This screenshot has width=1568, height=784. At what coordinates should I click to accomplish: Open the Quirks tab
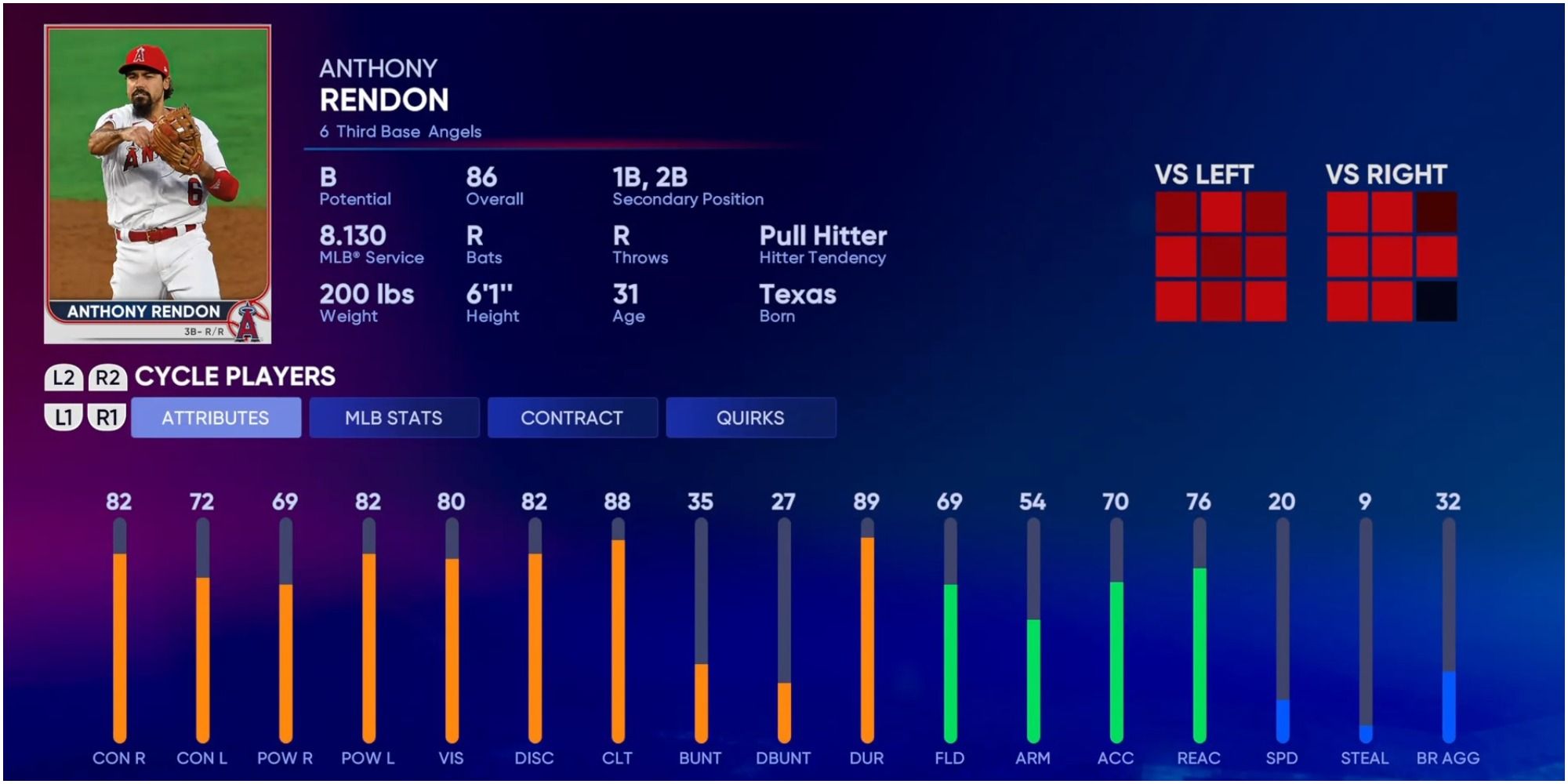(750, 418)
